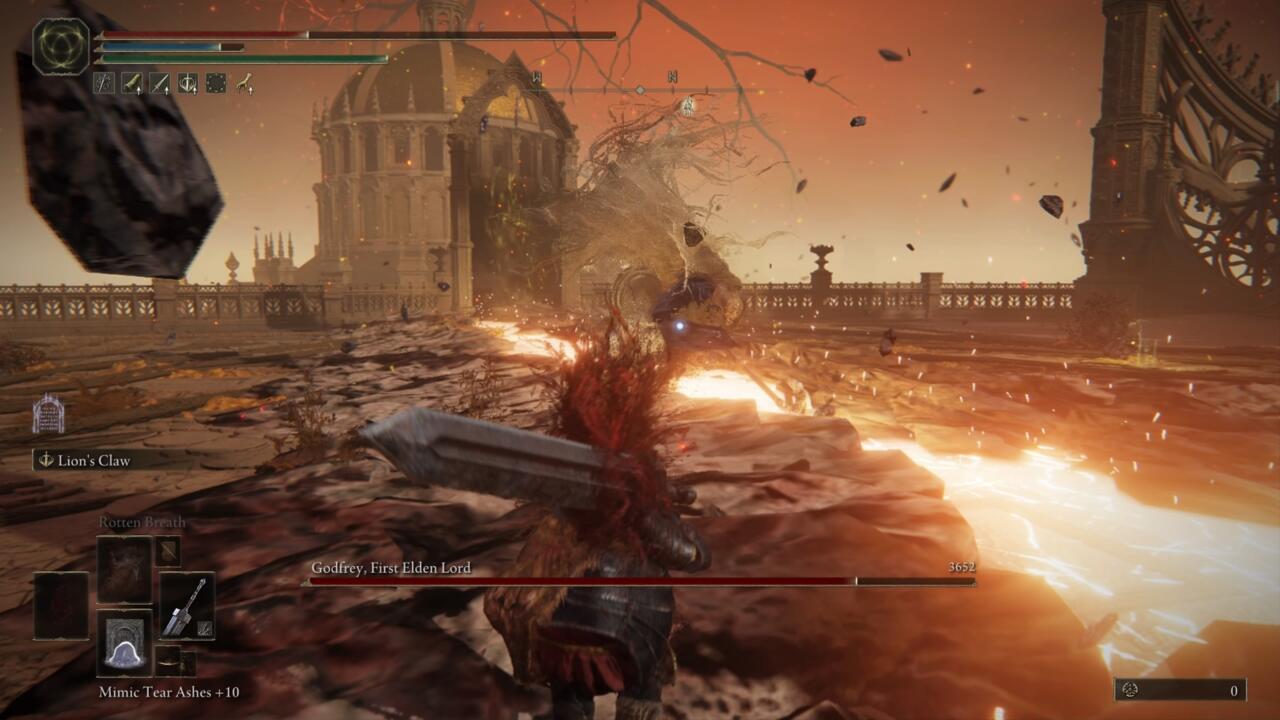This screenshot has height=720, width=1280.
Task: Click the anchor-shaped status buff icon
Action: coord(187,83)
